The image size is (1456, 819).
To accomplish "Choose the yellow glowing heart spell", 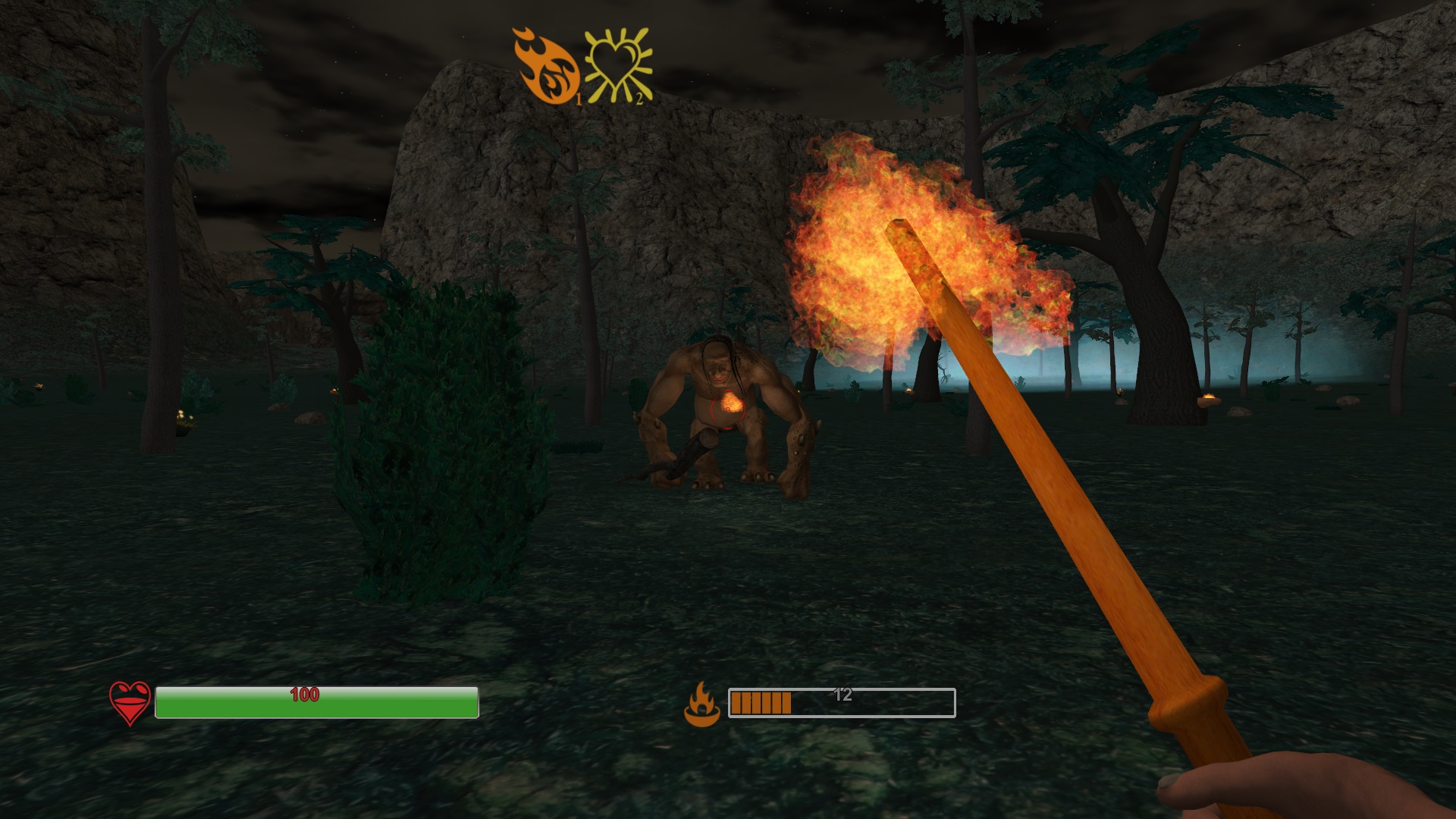I will [x=618, y=67].
